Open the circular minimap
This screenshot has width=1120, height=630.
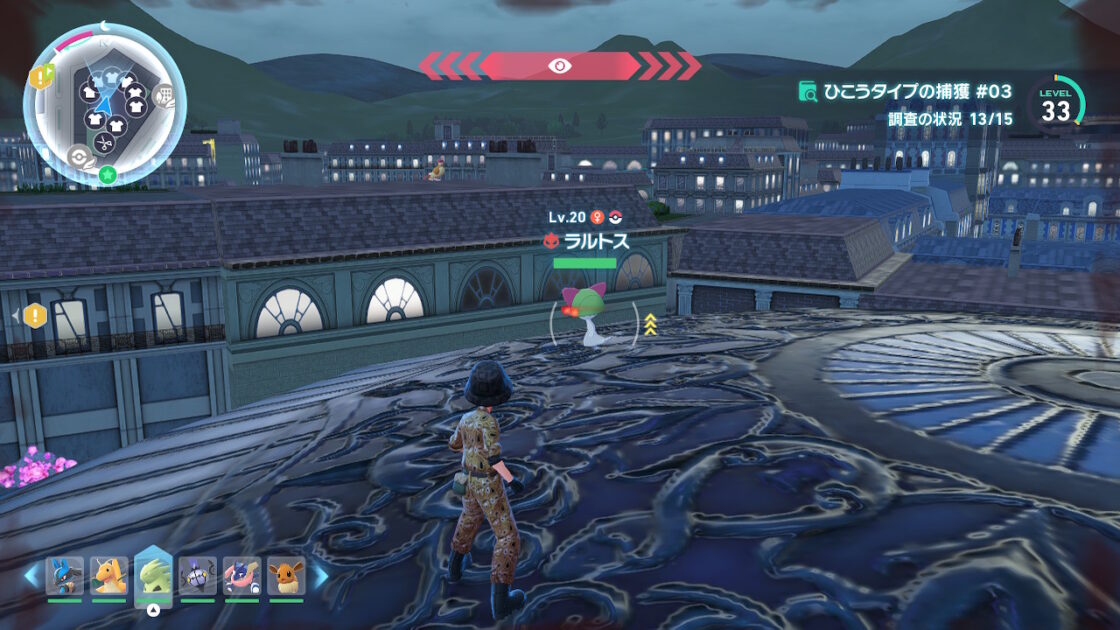coord(104,104)
